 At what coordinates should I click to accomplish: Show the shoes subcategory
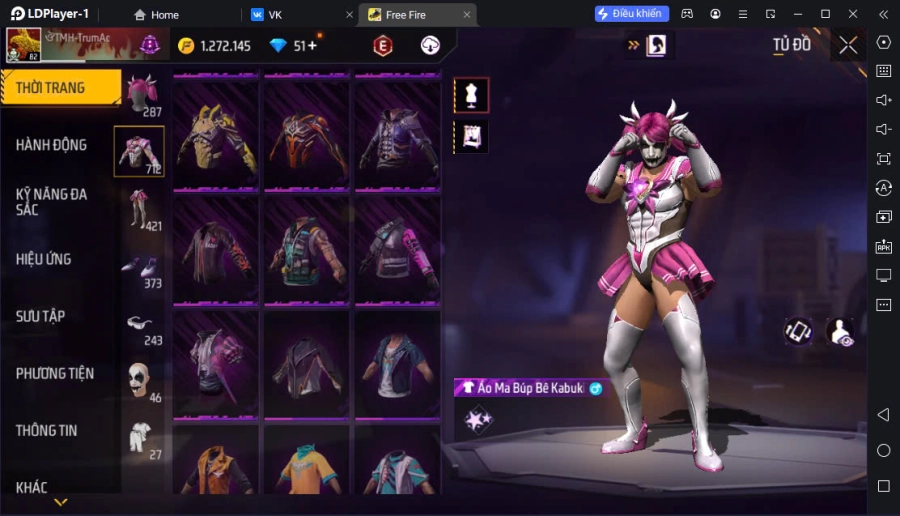click(x=139, y=267)
